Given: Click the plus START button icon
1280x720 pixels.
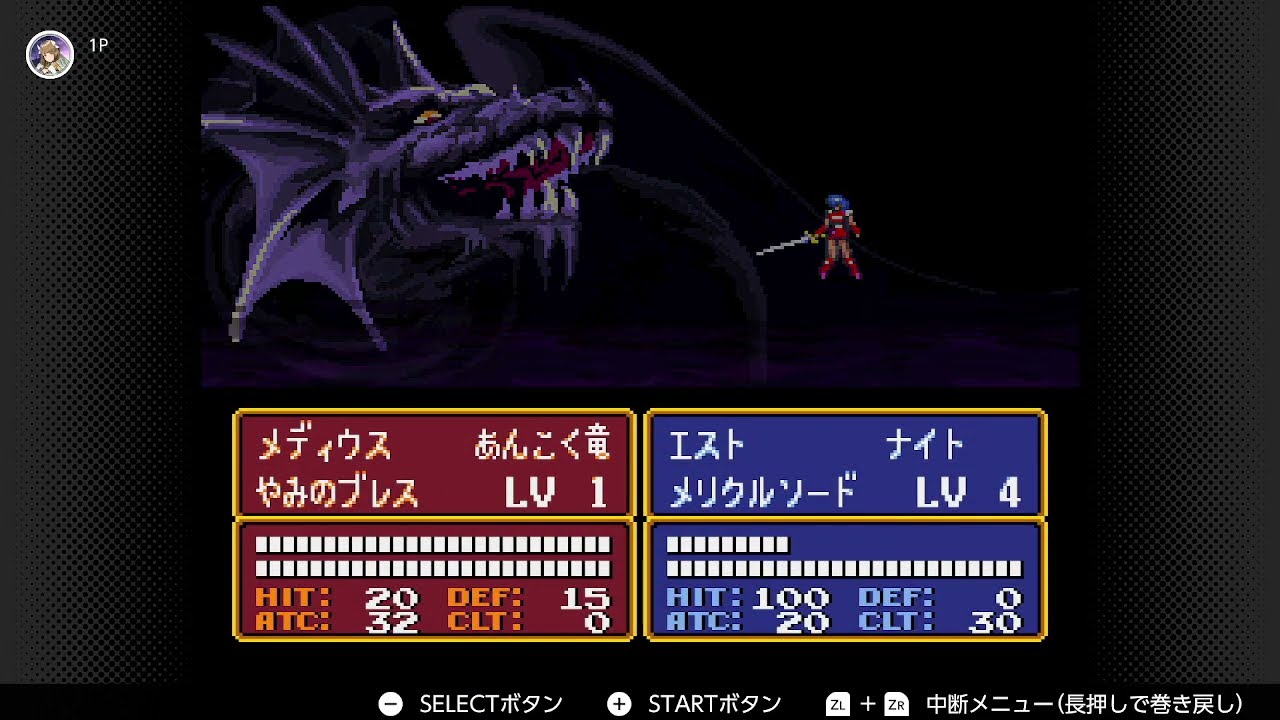Looking at the screenshot, I should [621, 702].
